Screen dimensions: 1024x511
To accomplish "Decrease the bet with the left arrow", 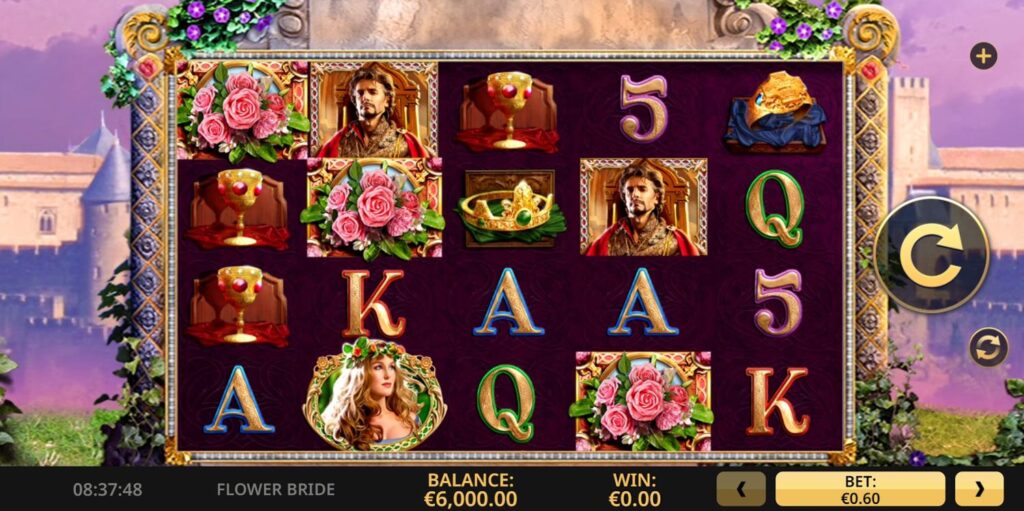I will (741, 489).
